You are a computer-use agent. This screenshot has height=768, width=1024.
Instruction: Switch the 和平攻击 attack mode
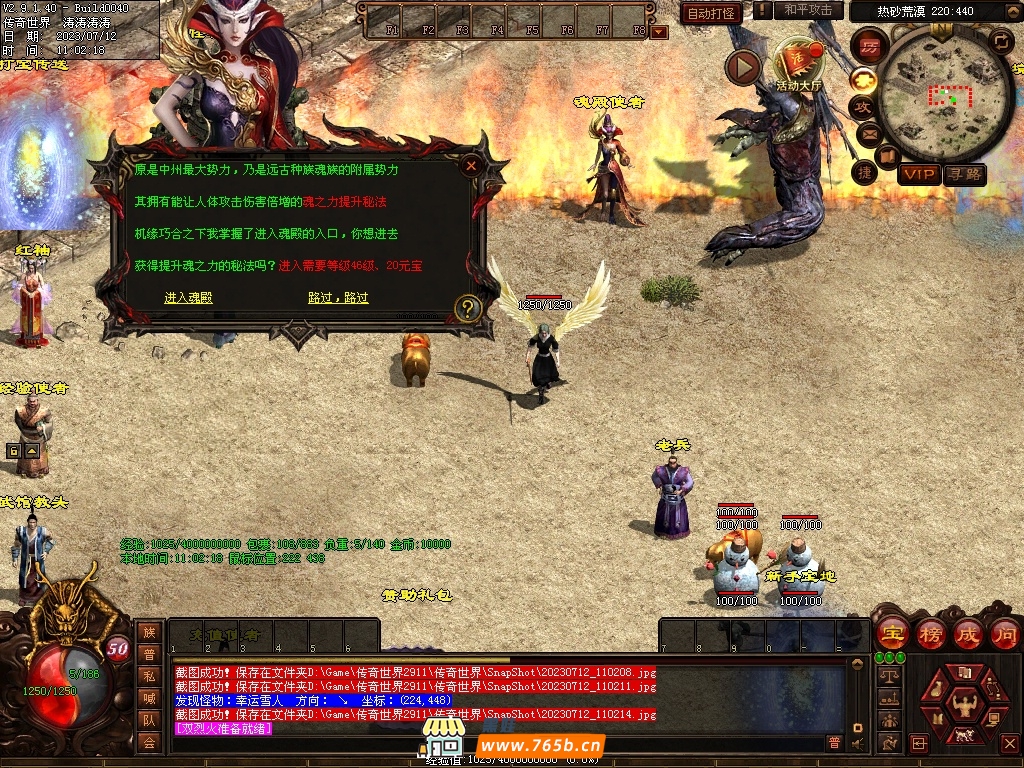coord(808,10)
